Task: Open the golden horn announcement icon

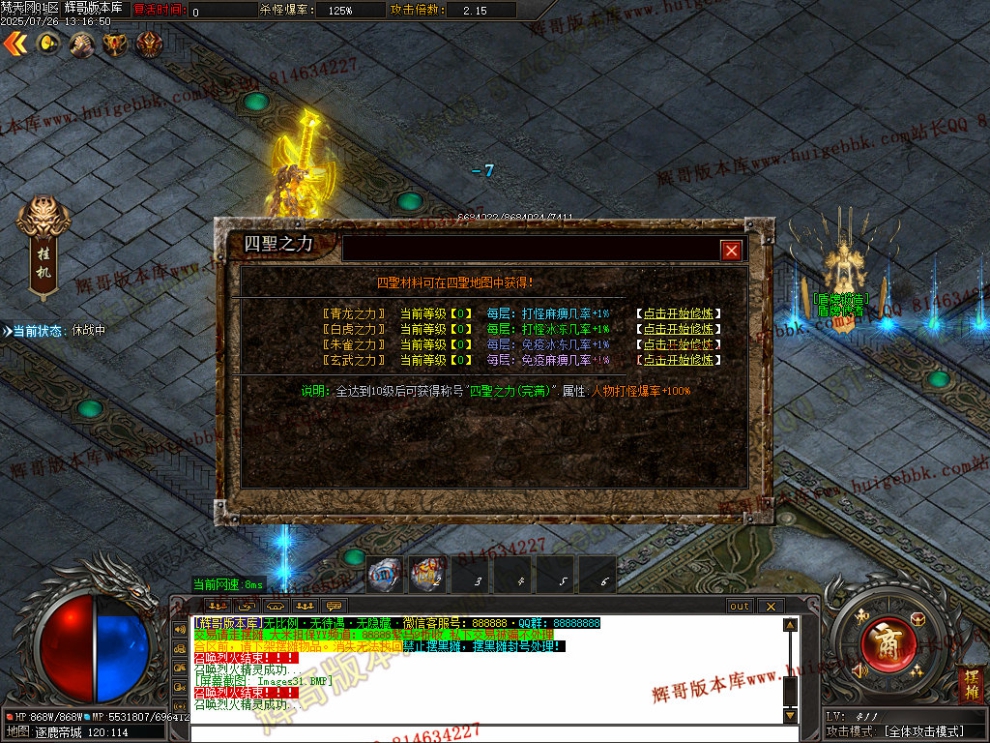Action: point(48,44)
